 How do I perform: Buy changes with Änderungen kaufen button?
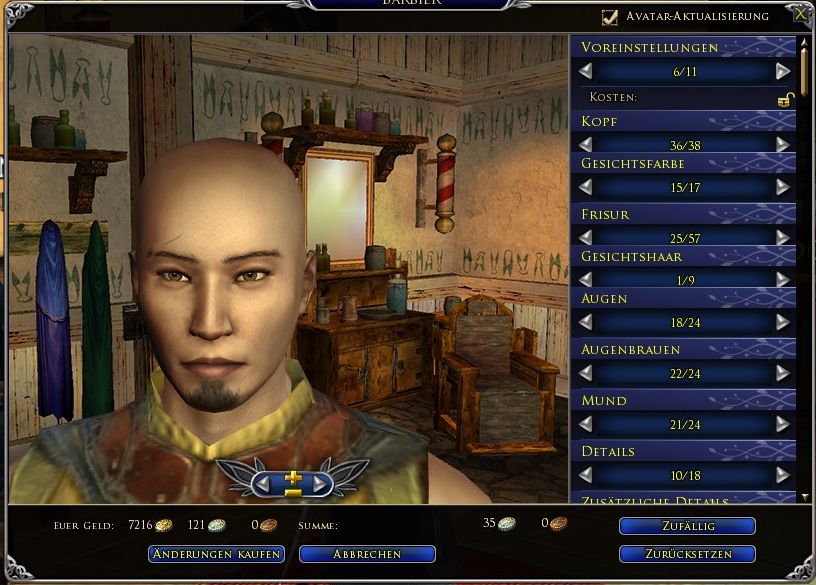(x=217, y=554)
